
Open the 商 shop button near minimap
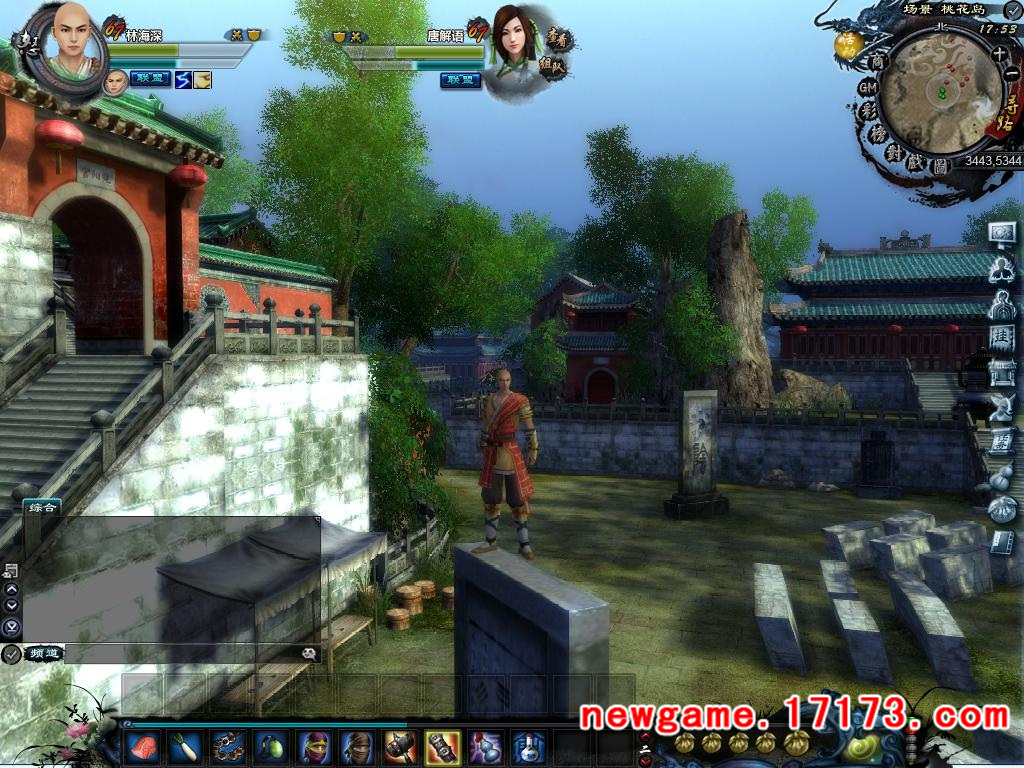pyautogui.click(x=879, y=62)
